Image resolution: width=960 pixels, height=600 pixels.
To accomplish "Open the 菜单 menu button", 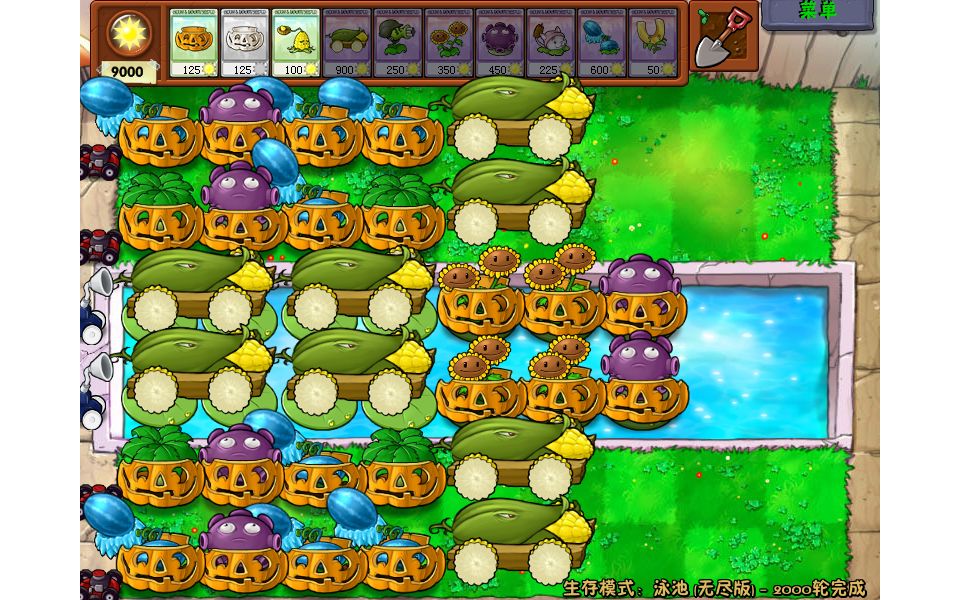I will (x=816, y=13).
